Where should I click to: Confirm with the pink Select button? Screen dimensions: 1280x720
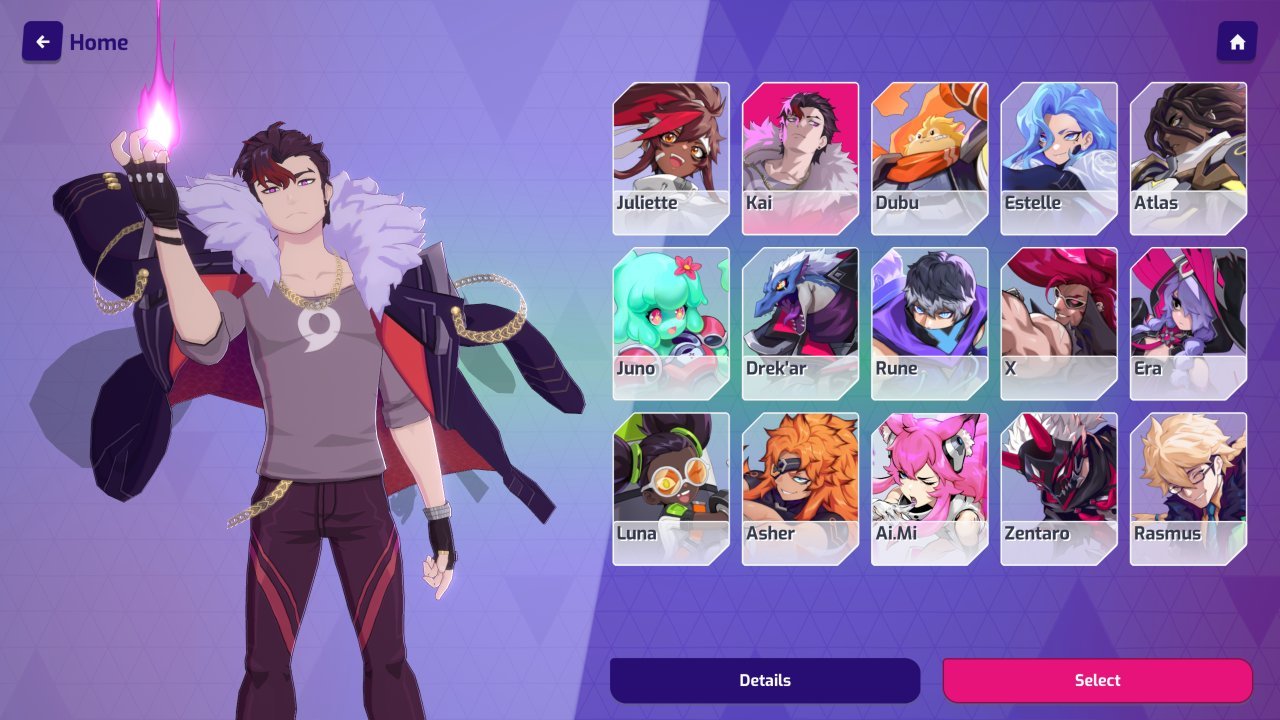click(x=1097, y=680)
